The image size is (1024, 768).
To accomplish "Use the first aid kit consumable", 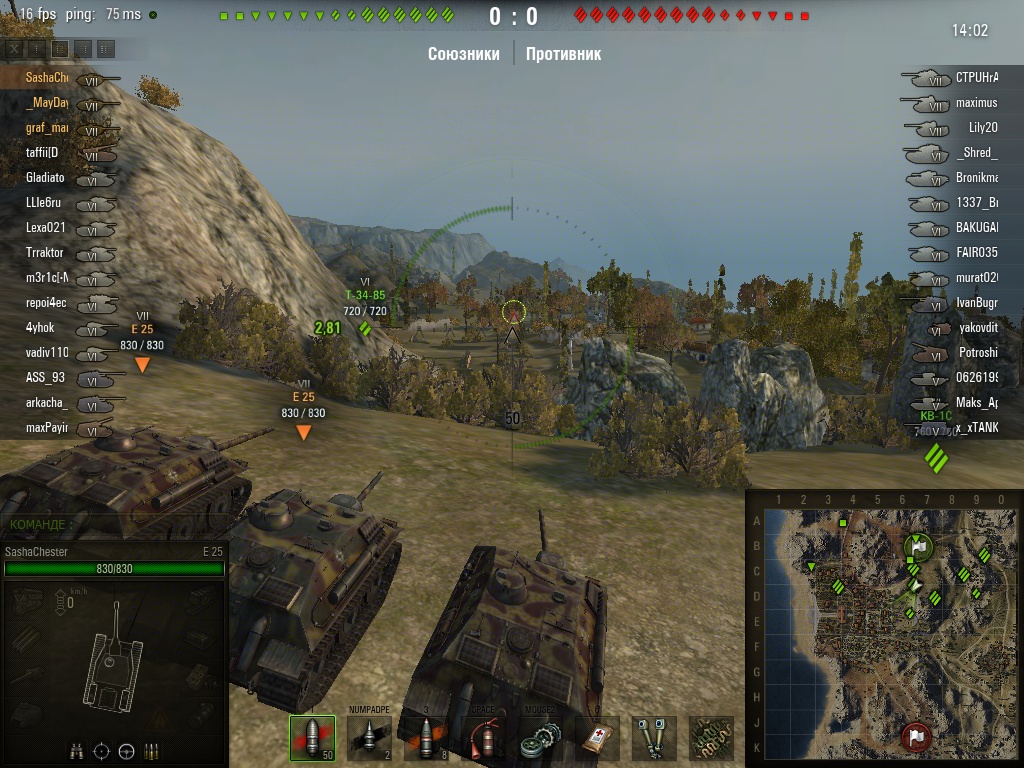I will pos(598,738).
